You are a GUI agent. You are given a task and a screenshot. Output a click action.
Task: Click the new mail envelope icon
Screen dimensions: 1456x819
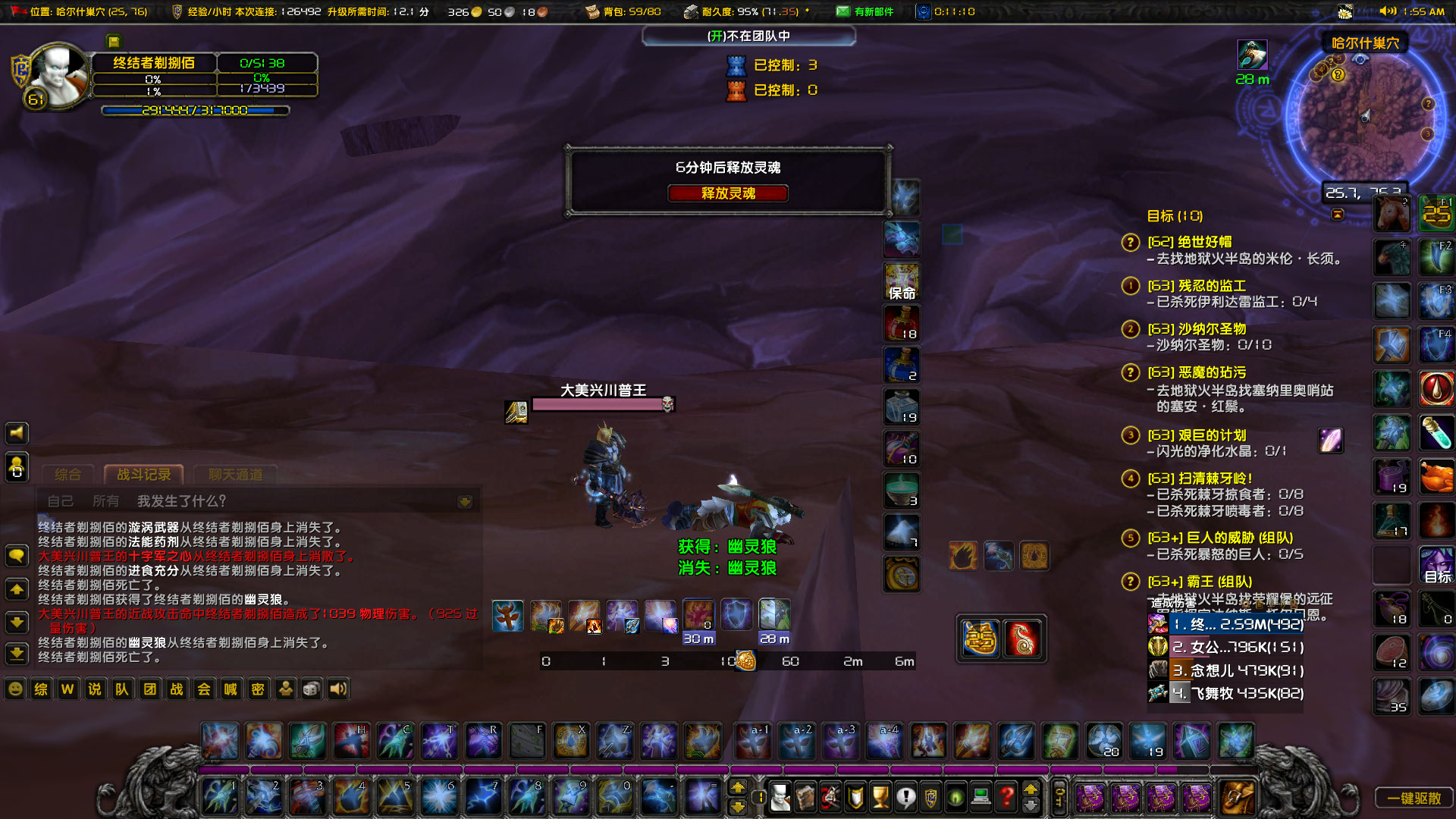844,11
